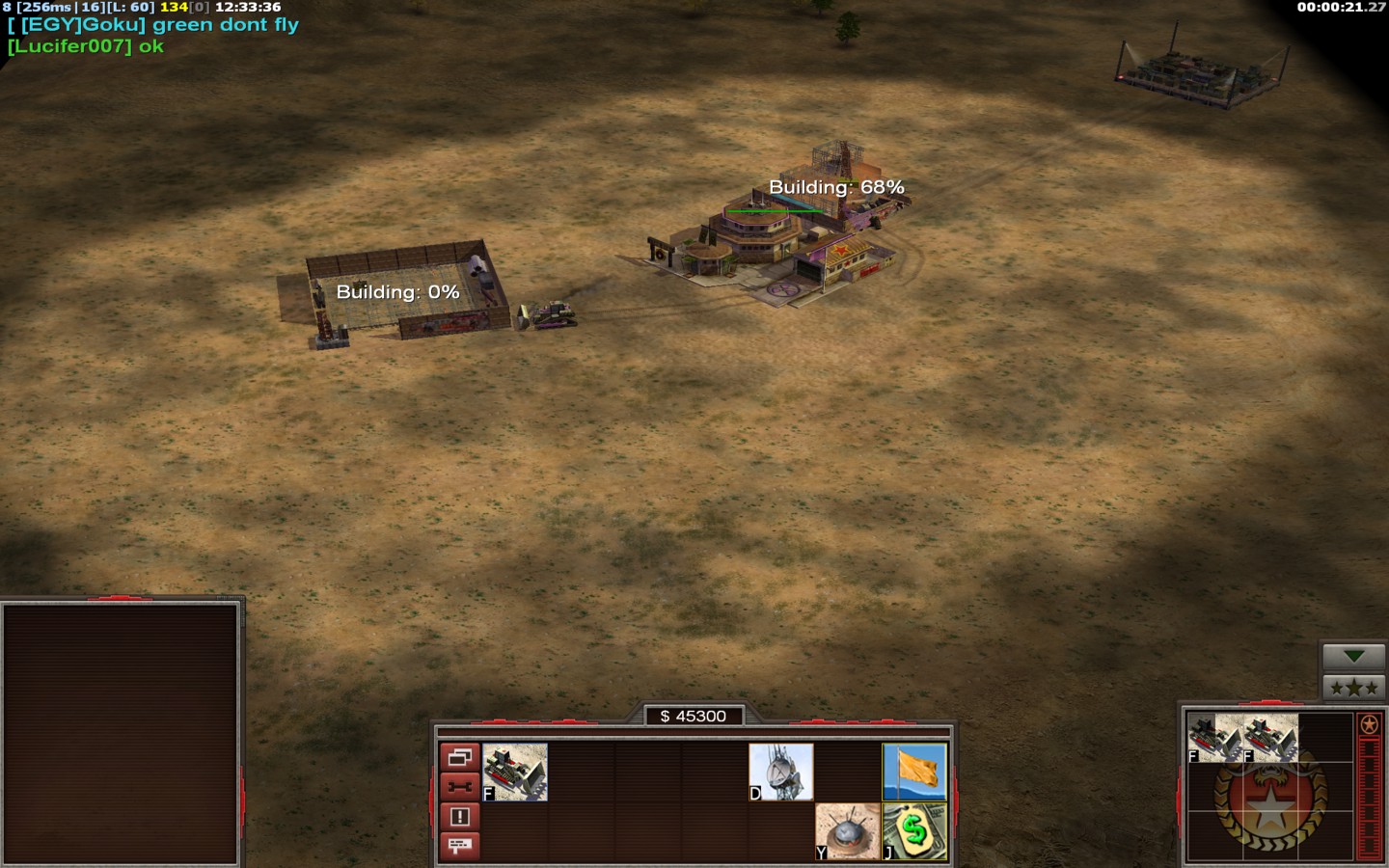
Task: Click the empty radar minimap panel
Action: [121, 733]
